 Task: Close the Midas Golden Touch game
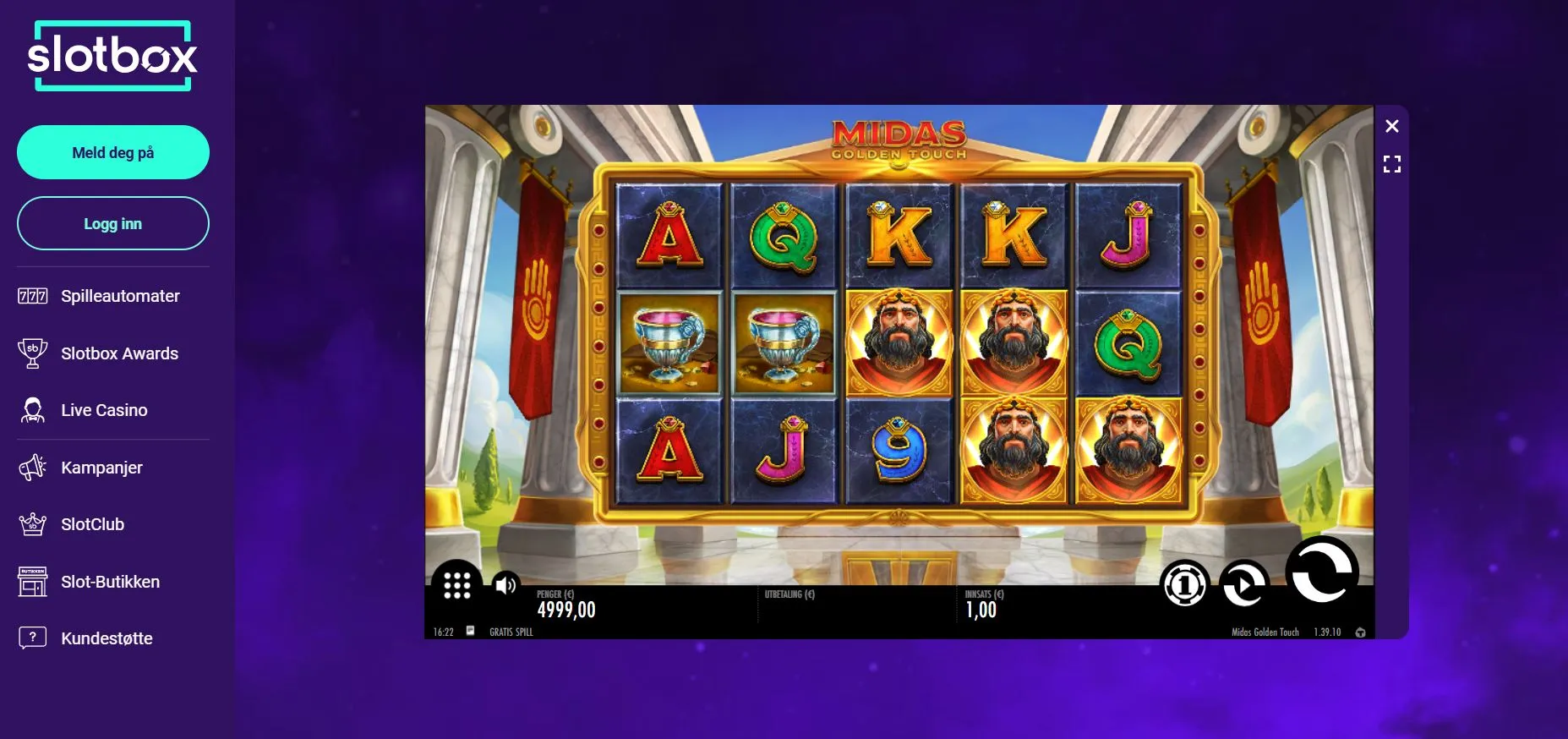1393,125
